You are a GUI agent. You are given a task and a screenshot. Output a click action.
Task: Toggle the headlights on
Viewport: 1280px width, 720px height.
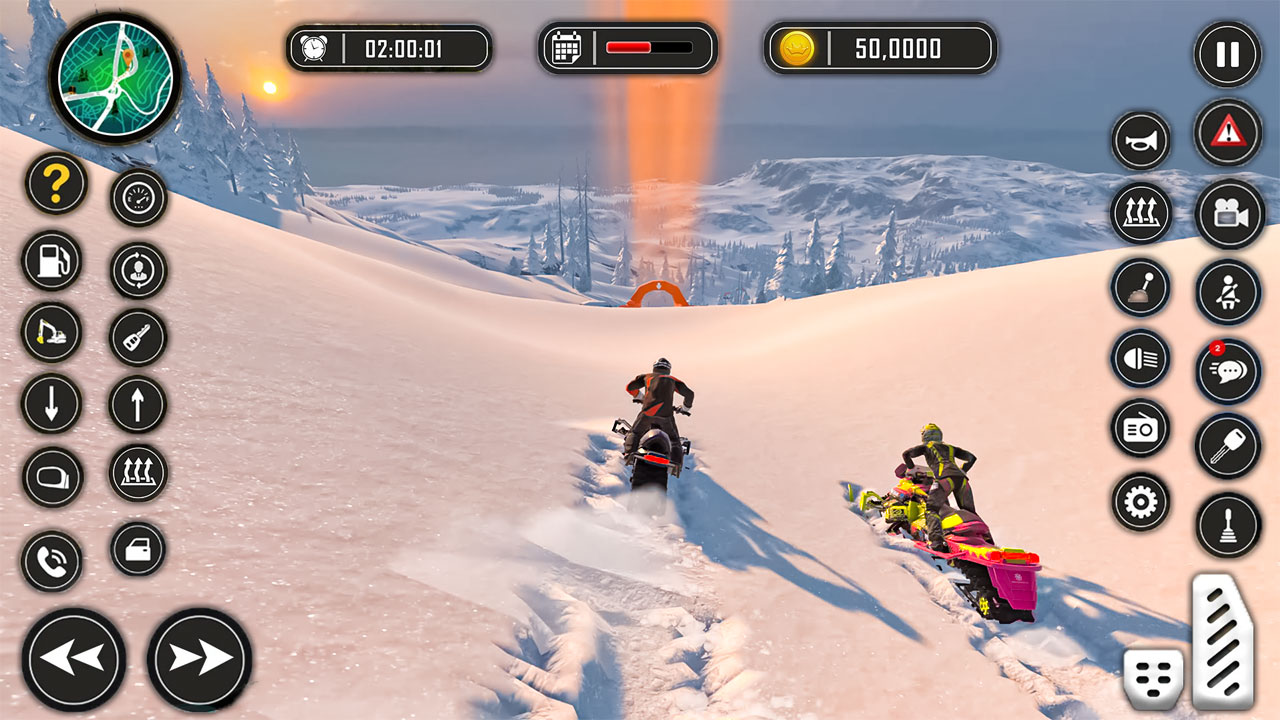(x=1140, y=357)
